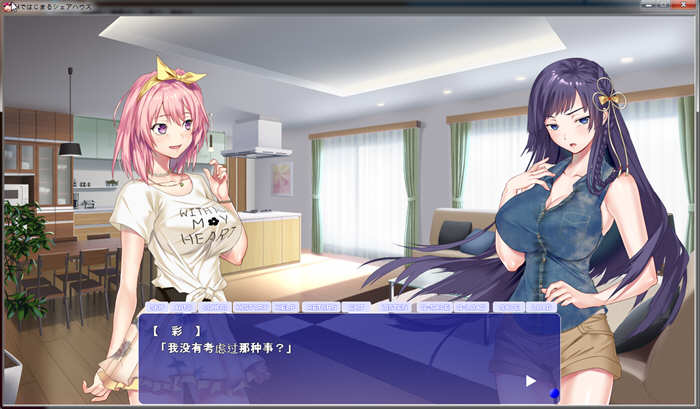This screenshot has height=409, width=700.
Task: Open the HELP screen
Action: pos(285,307)
